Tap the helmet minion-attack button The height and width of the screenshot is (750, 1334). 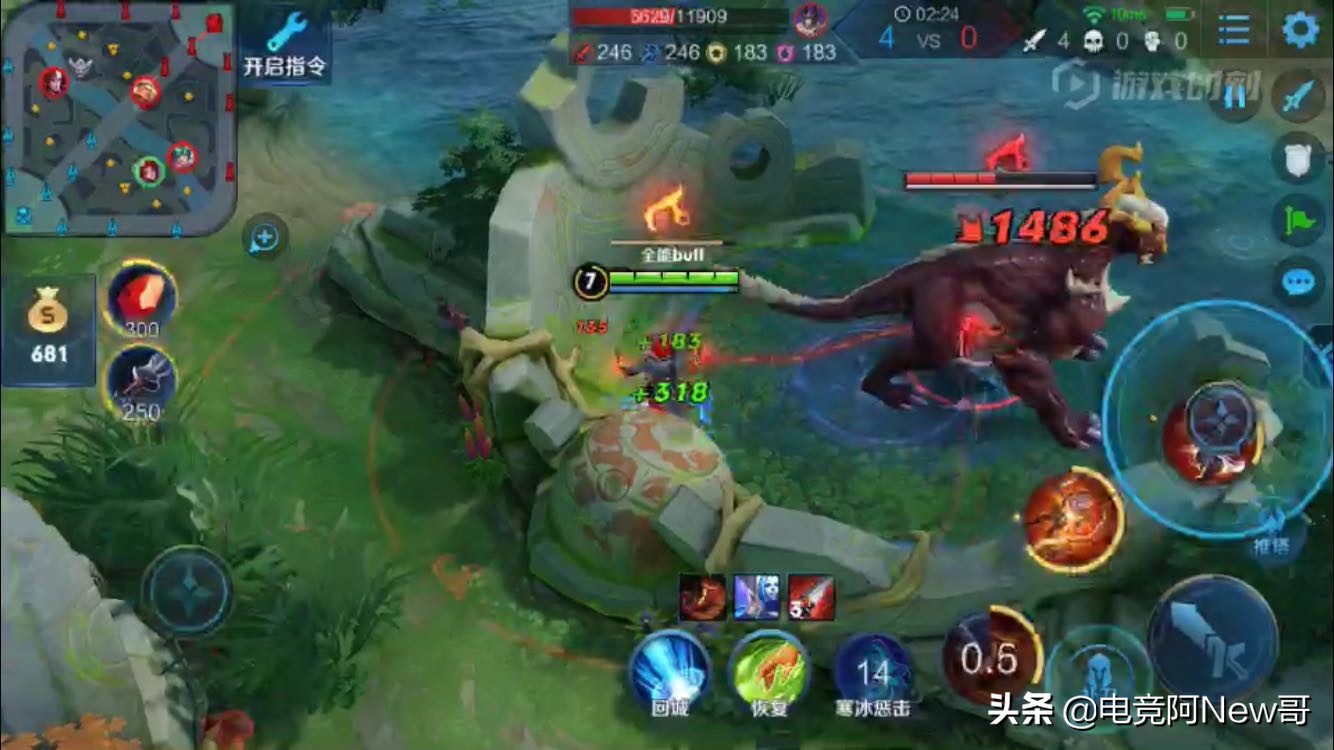(1098, 672)
